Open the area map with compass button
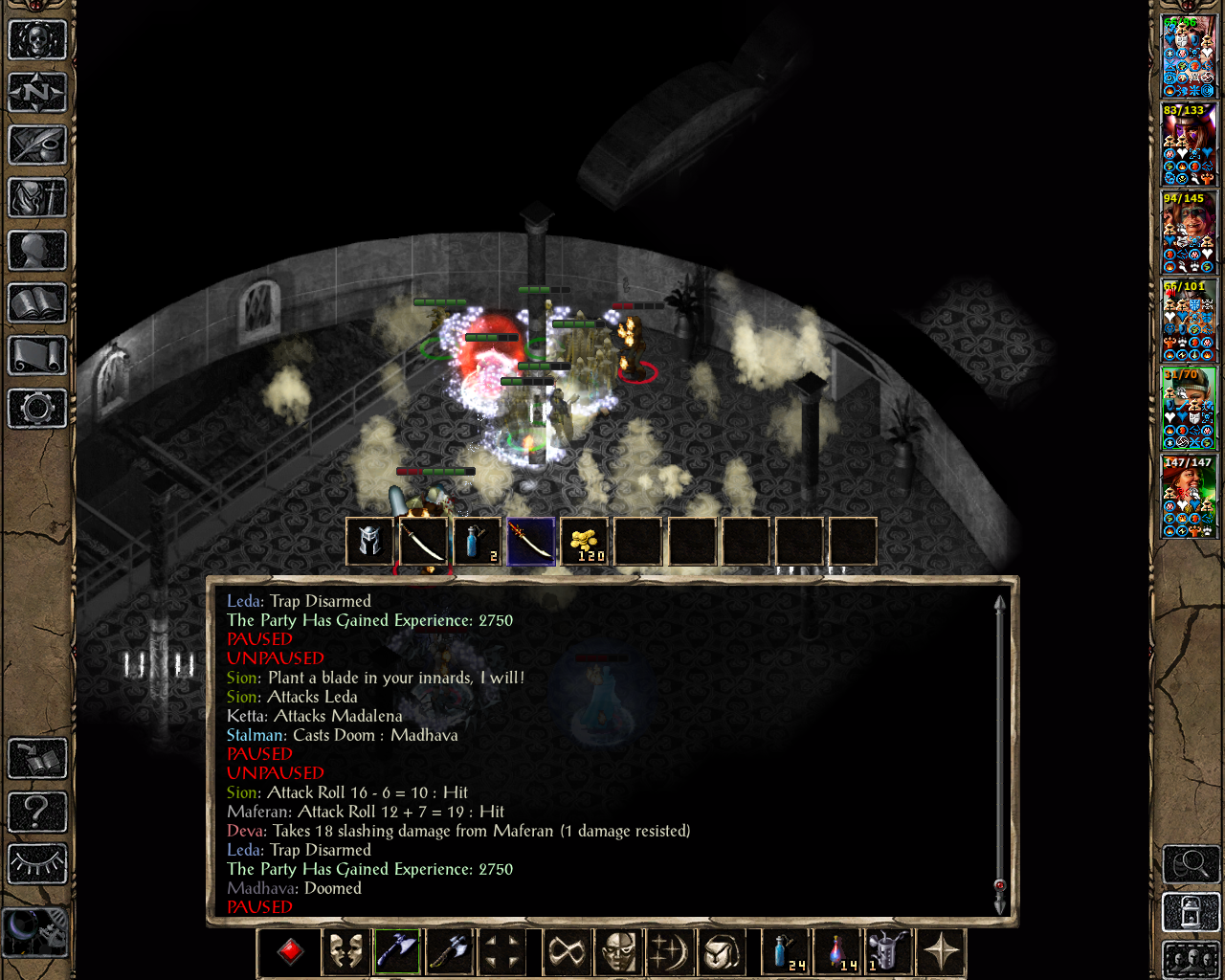The image size is (1225, 980). tap(37, 93)
